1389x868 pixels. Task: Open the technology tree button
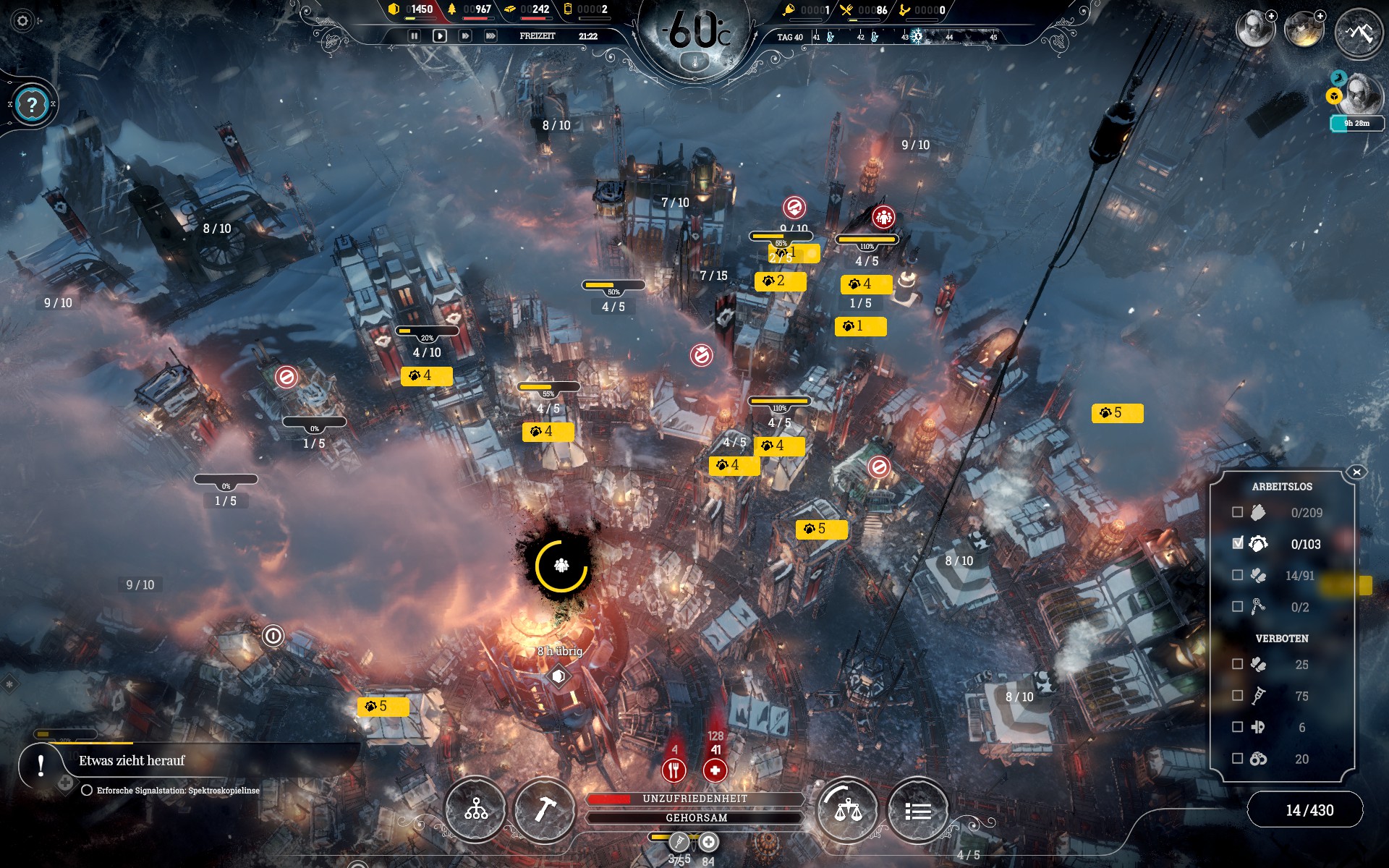[x=475, y=809]
